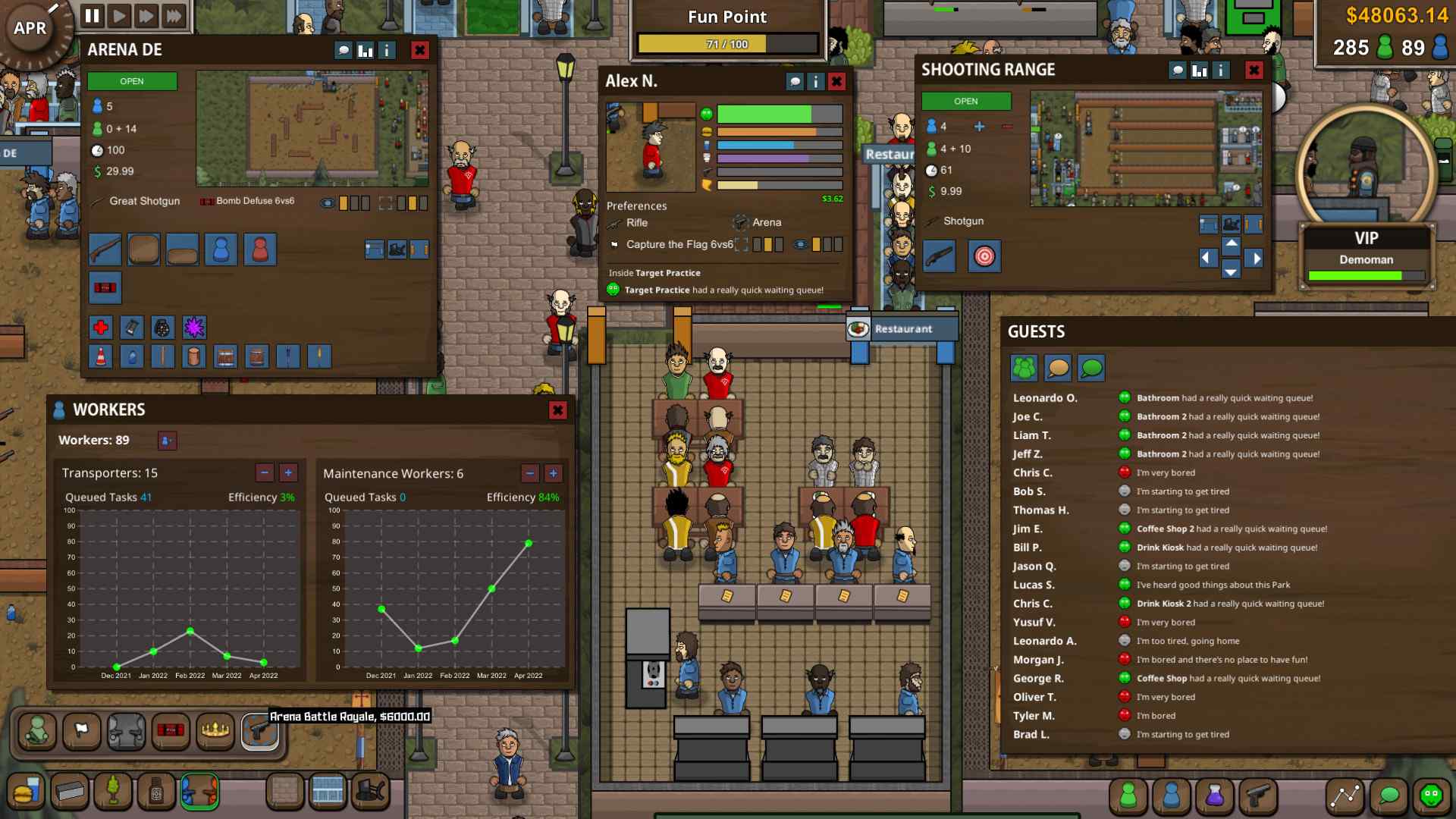Click the shotgun weapon icon in Shooting Range
1456x819 pixels.
tap(940, 256)
